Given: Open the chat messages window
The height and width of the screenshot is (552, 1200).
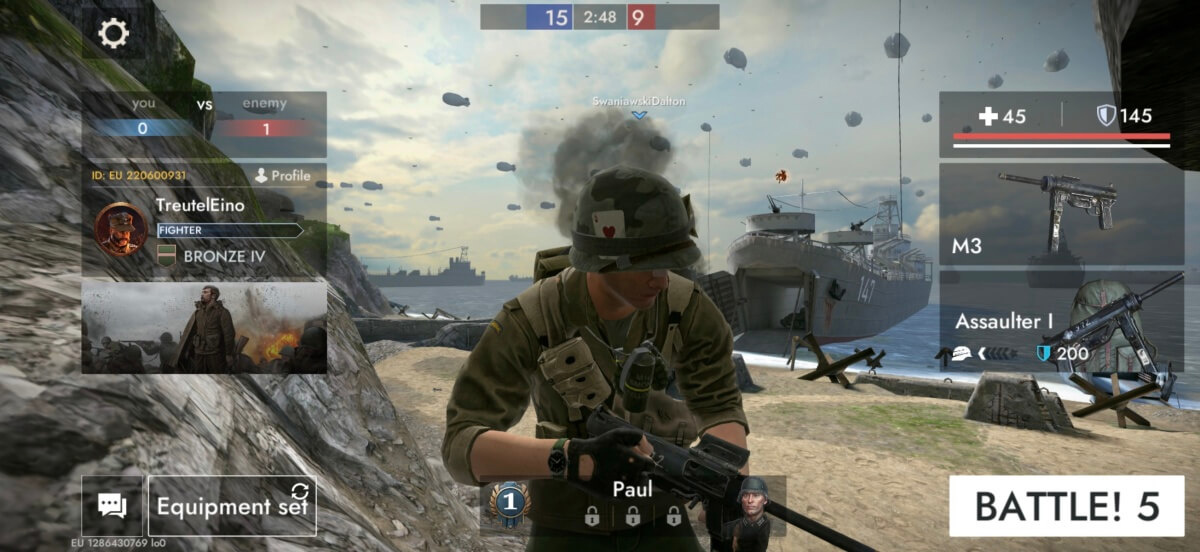Looking at the screenshot, I should (x=112, y=506).
